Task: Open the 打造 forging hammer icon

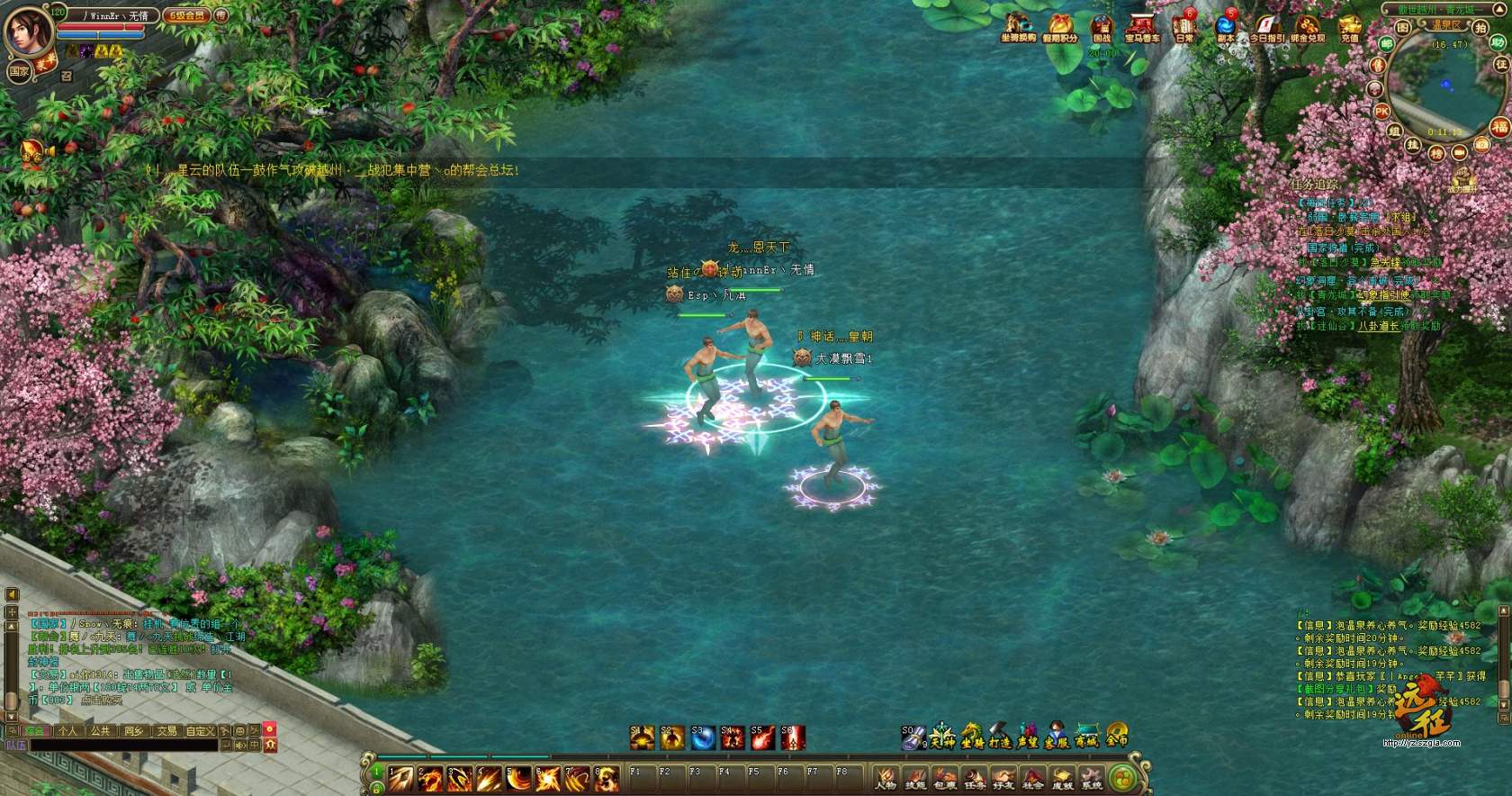Action: click(x=1000, y=737)
